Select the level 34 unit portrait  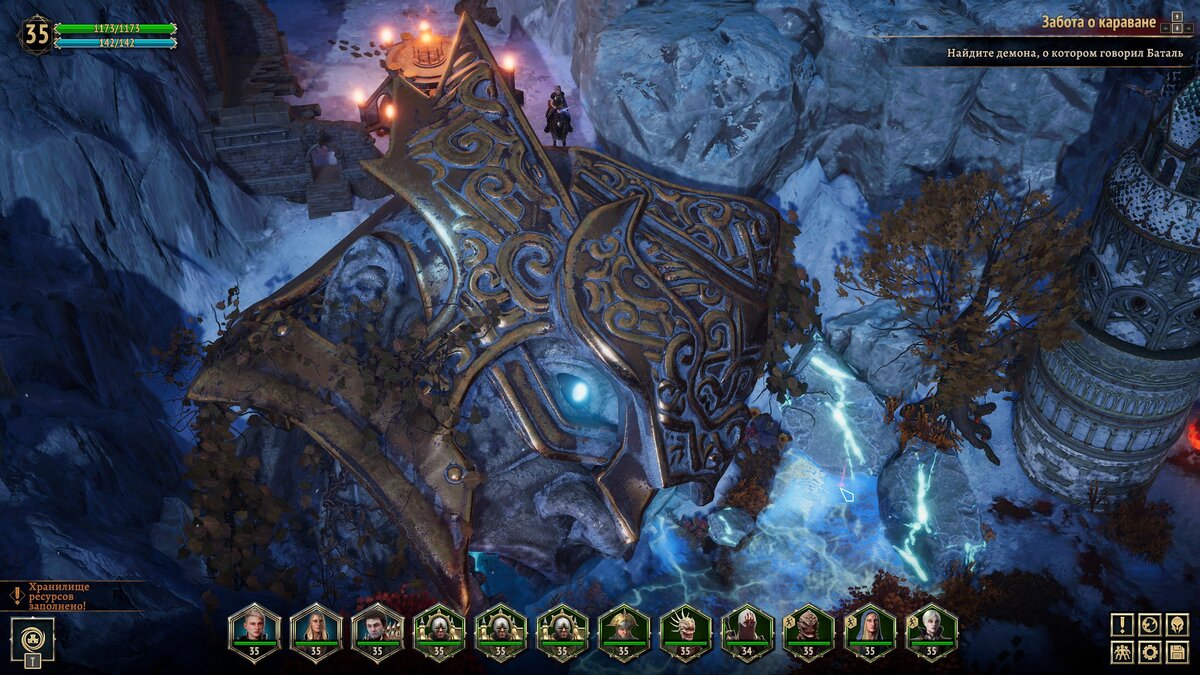747,629
